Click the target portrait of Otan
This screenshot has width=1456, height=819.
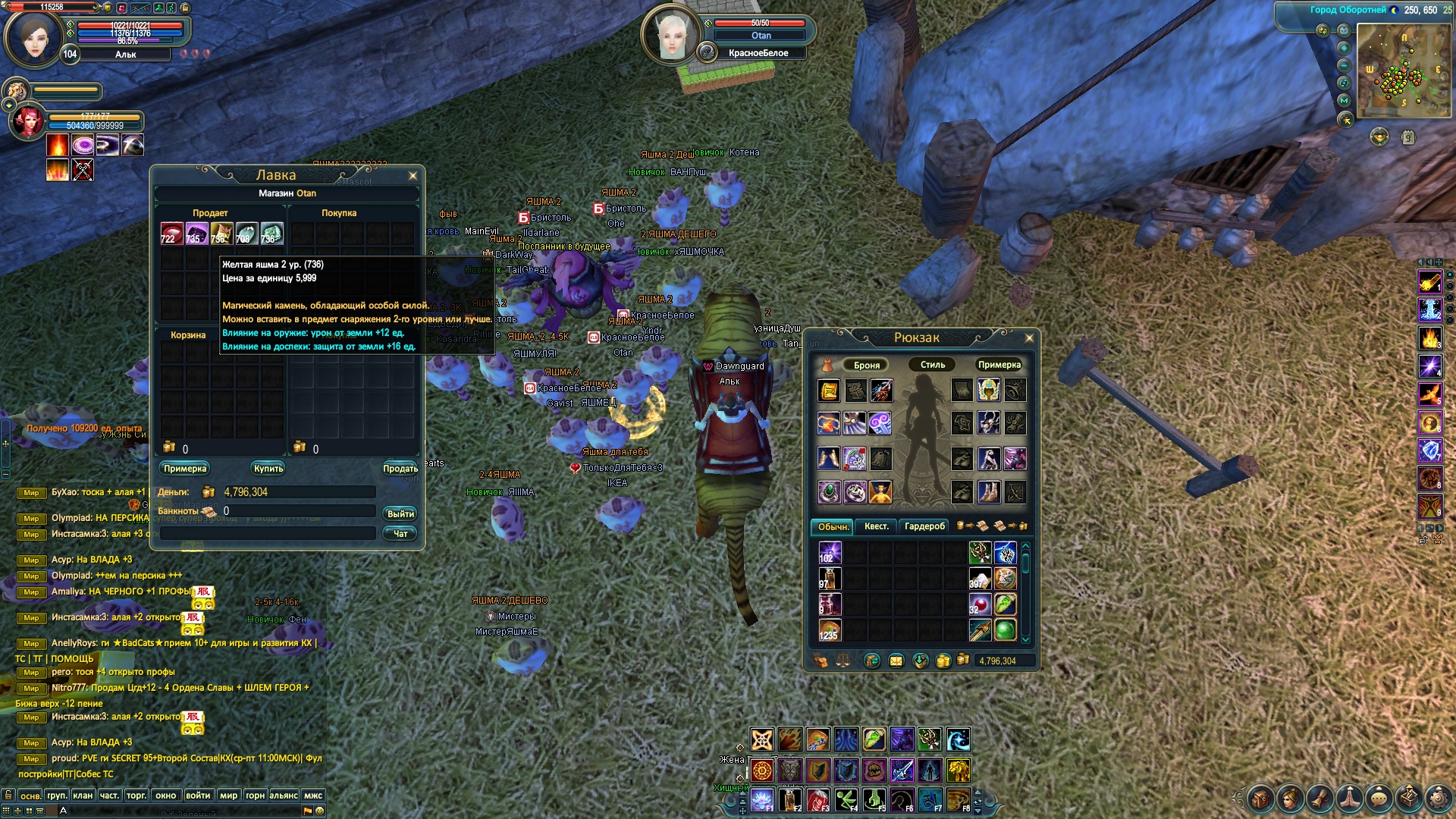669,36
